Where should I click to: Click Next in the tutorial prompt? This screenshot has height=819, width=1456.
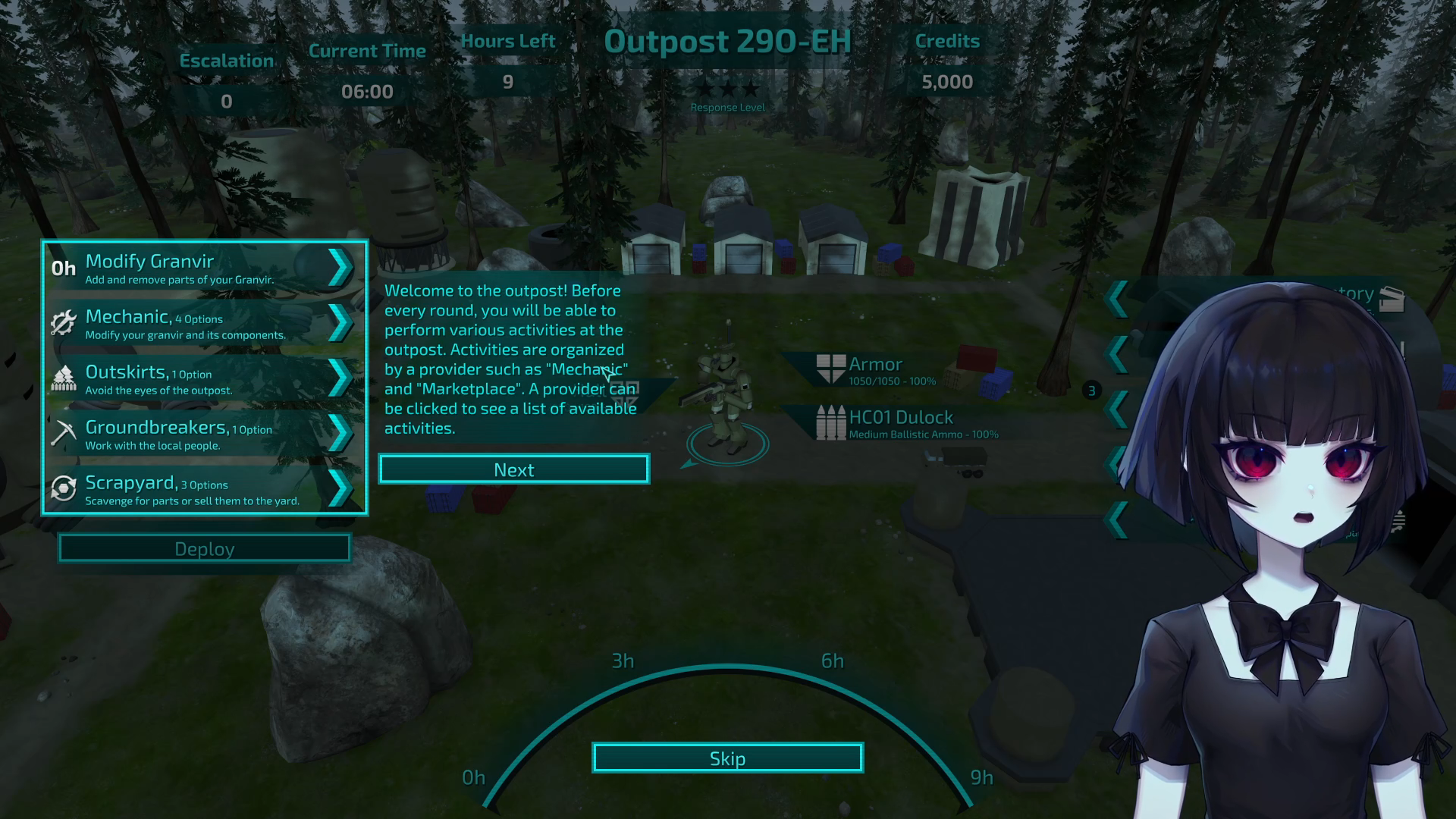pyautogui.click(x=514, y=469)
